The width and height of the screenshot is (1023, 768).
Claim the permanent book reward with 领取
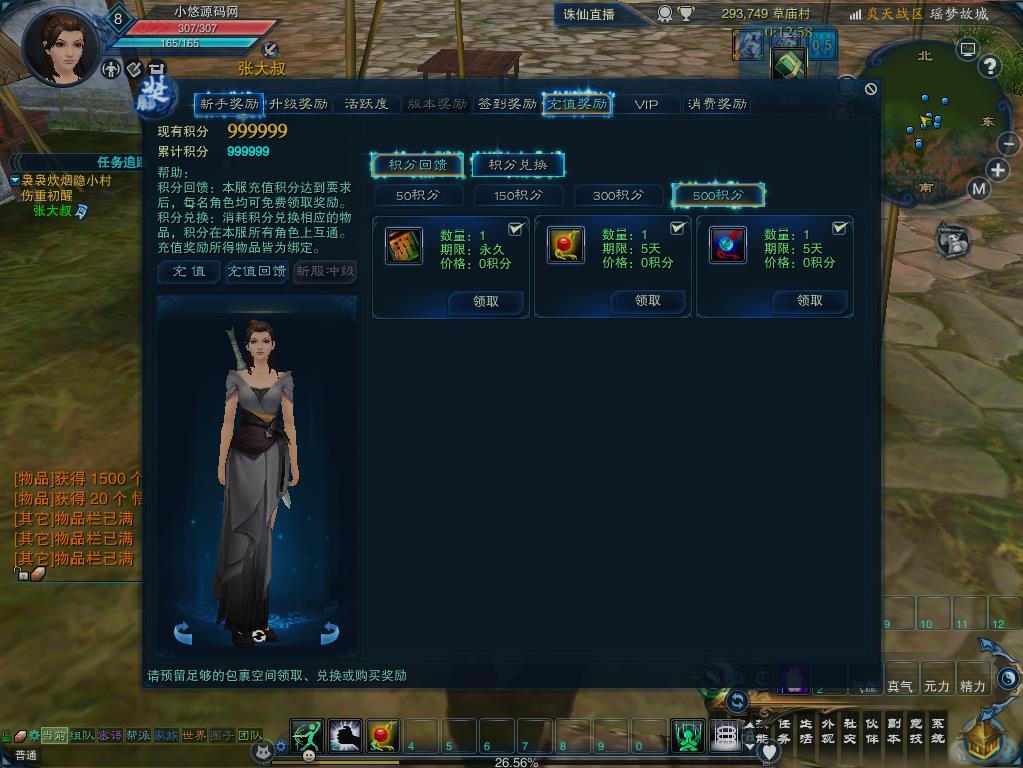coord(486,301)
